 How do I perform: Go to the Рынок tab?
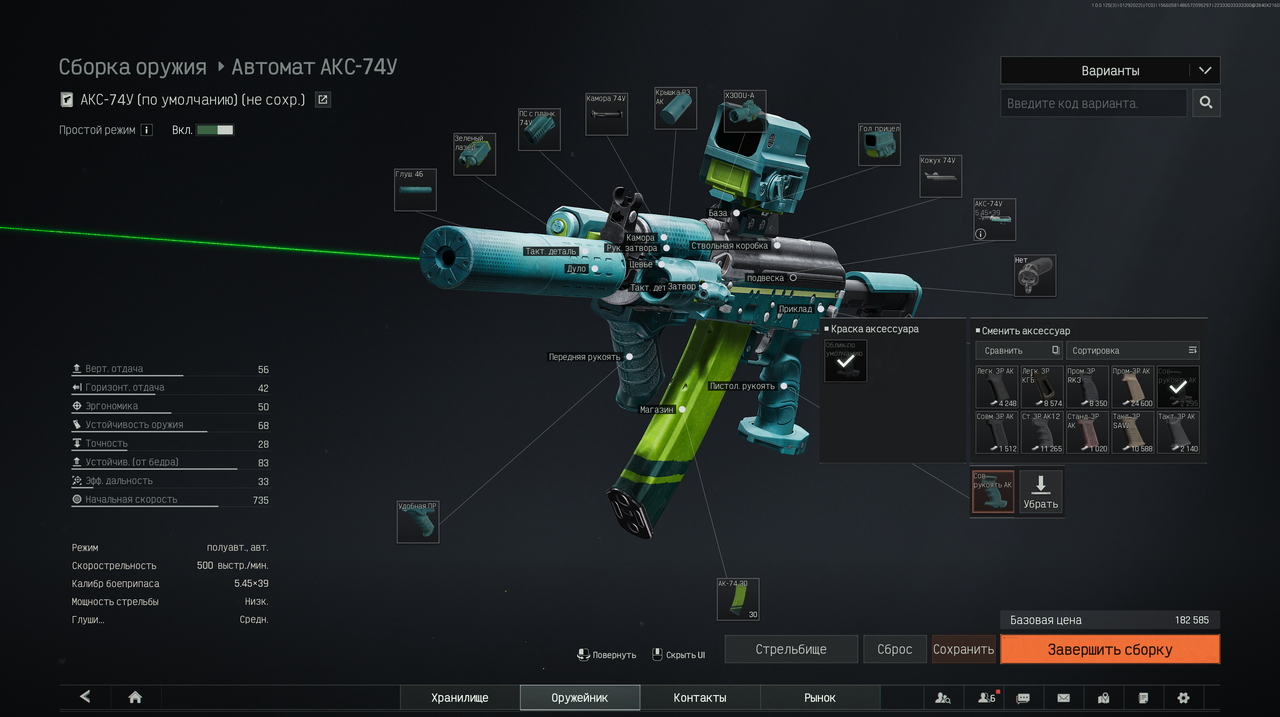(820, 698)
